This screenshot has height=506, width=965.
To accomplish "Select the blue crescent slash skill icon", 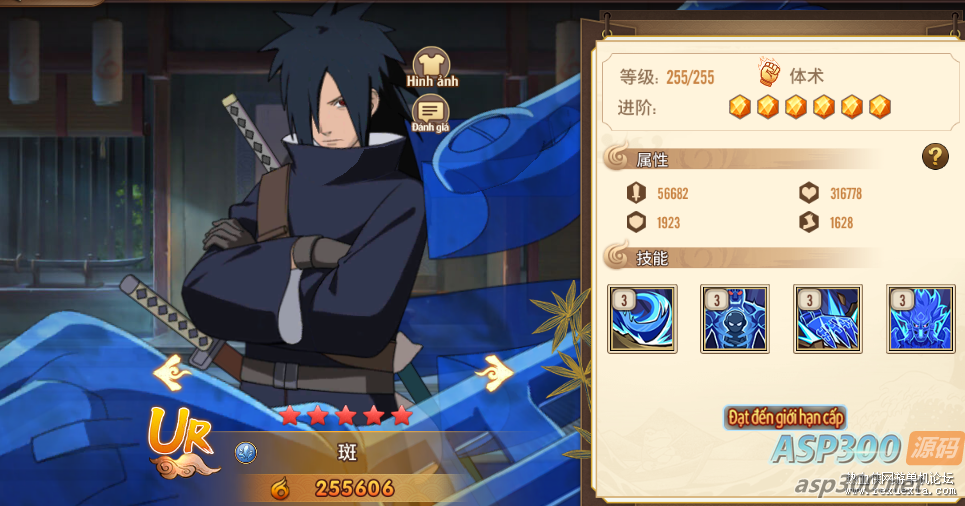I will [x=643, y=319].
